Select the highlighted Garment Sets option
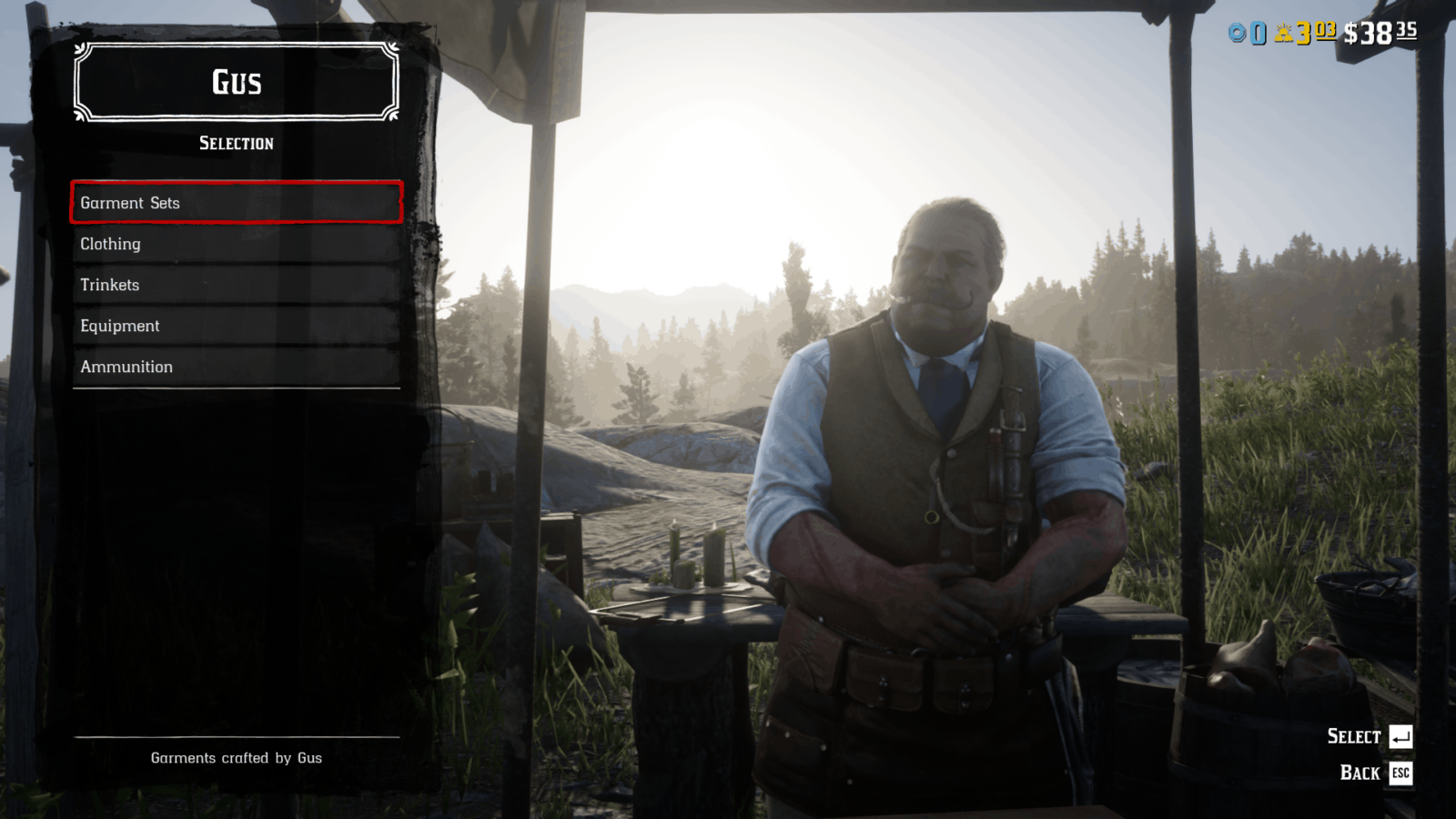This screenshot has height=819, width=1456. pos(236,203)
